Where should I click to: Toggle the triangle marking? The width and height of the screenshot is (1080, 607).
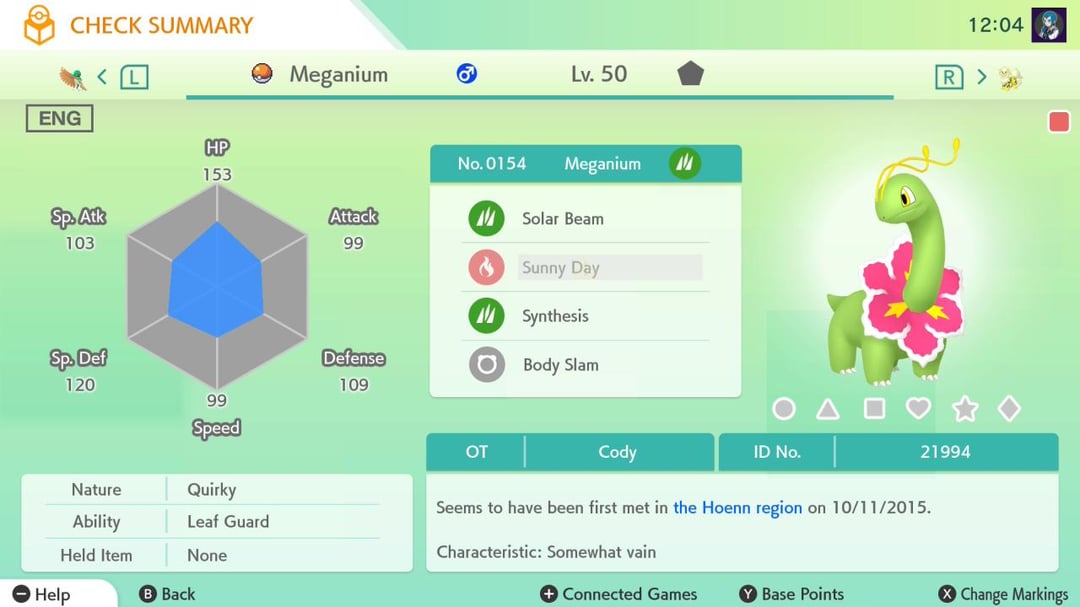828,409
